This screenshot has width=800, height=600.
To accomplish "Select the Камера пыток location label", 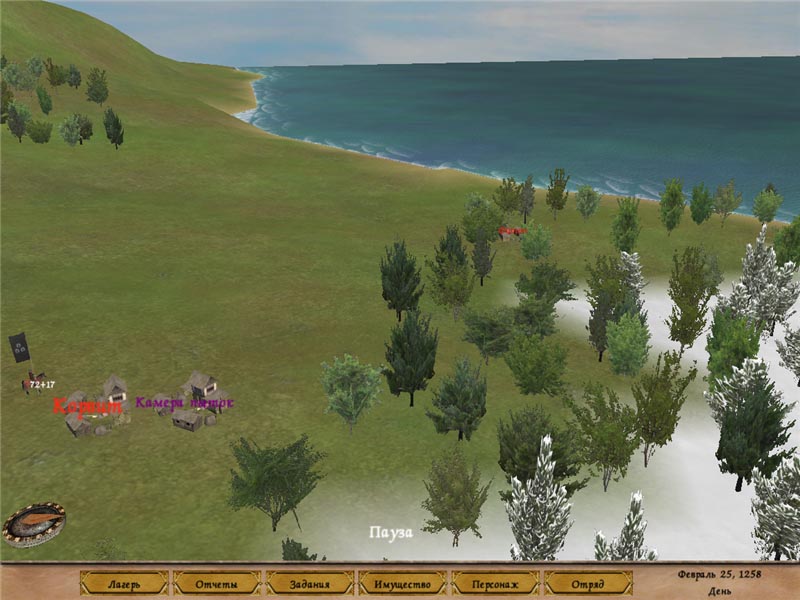I will pyautogui.click(x=184, y=403).
